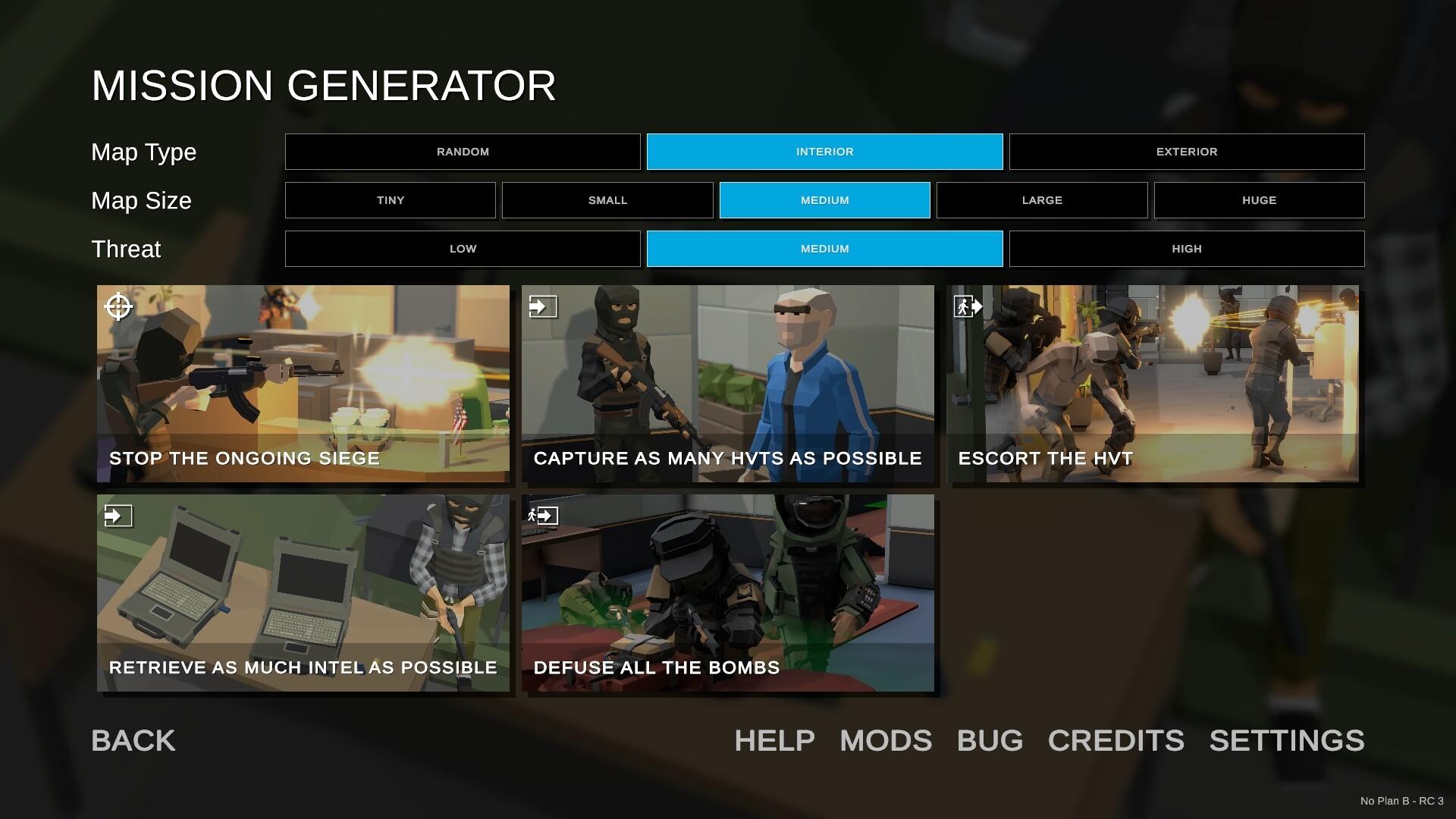Viewport: 1456px width, 819px height.
Task: Report a Bug
Action: point(989,741)
